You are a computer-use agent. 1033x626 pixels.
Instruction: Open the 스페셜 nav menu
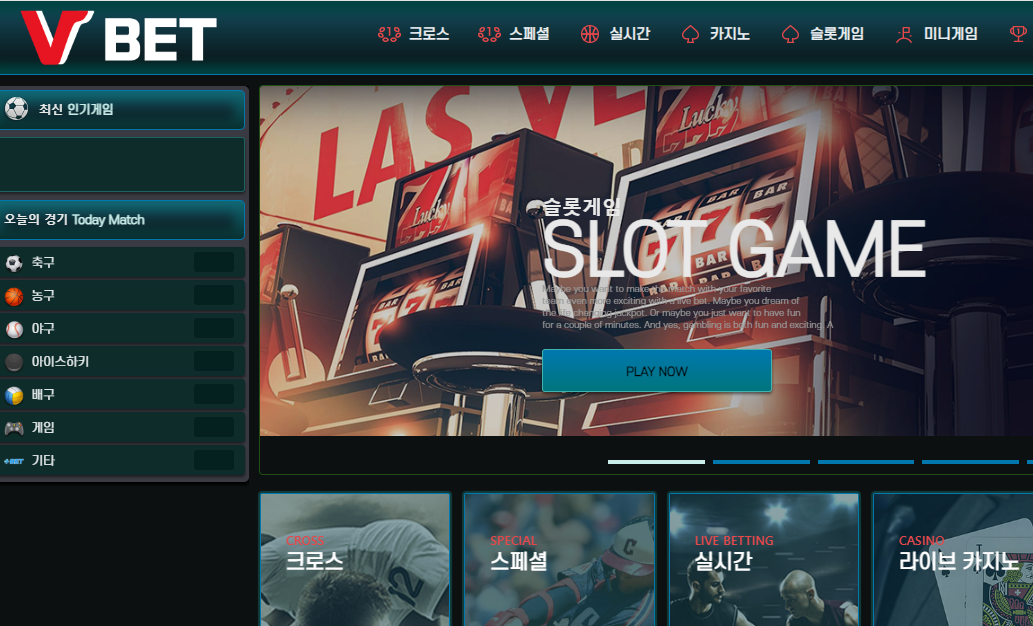(515, 34)
